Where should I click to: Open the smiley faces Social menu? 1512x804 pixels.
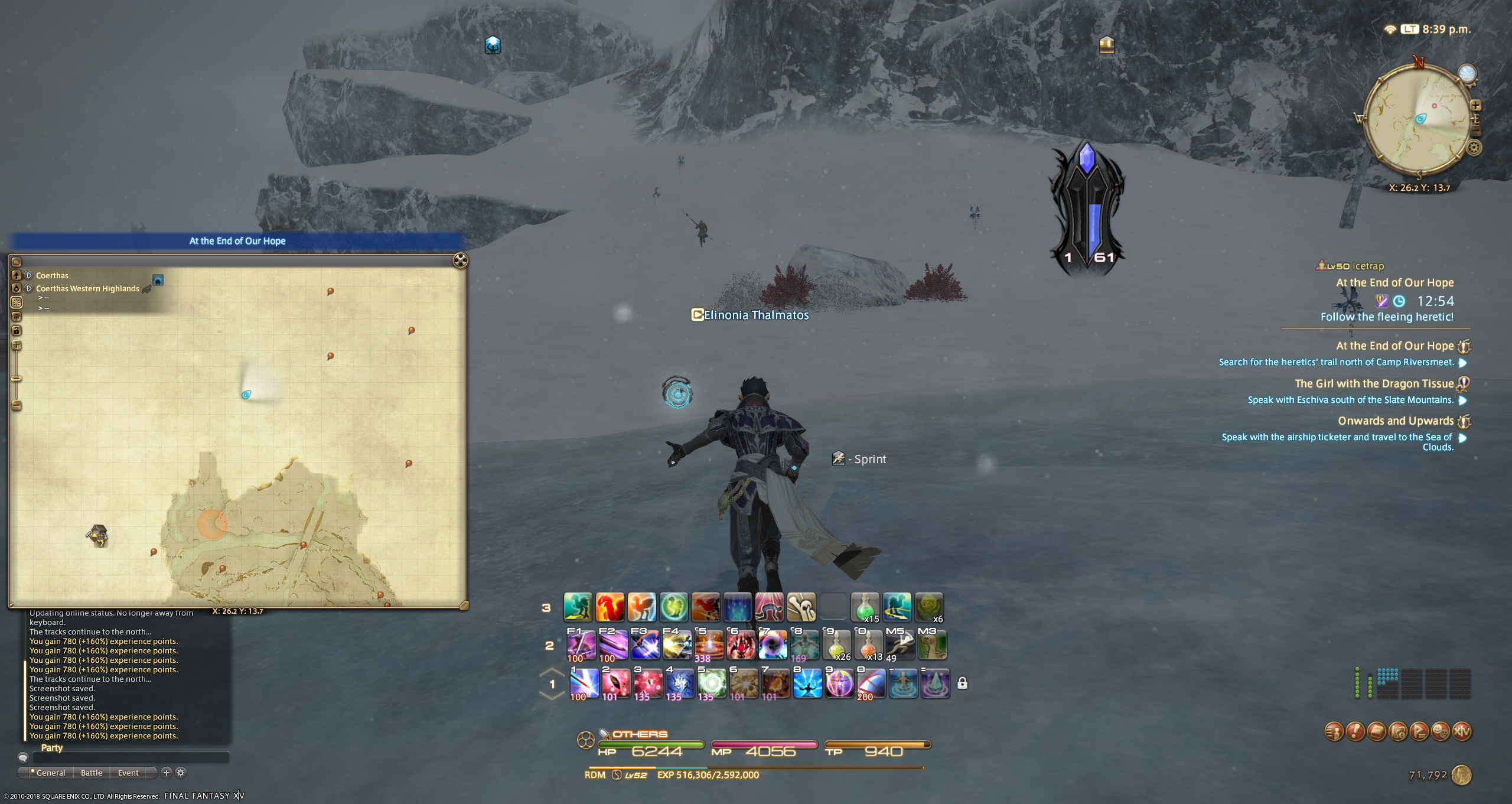1441,731
